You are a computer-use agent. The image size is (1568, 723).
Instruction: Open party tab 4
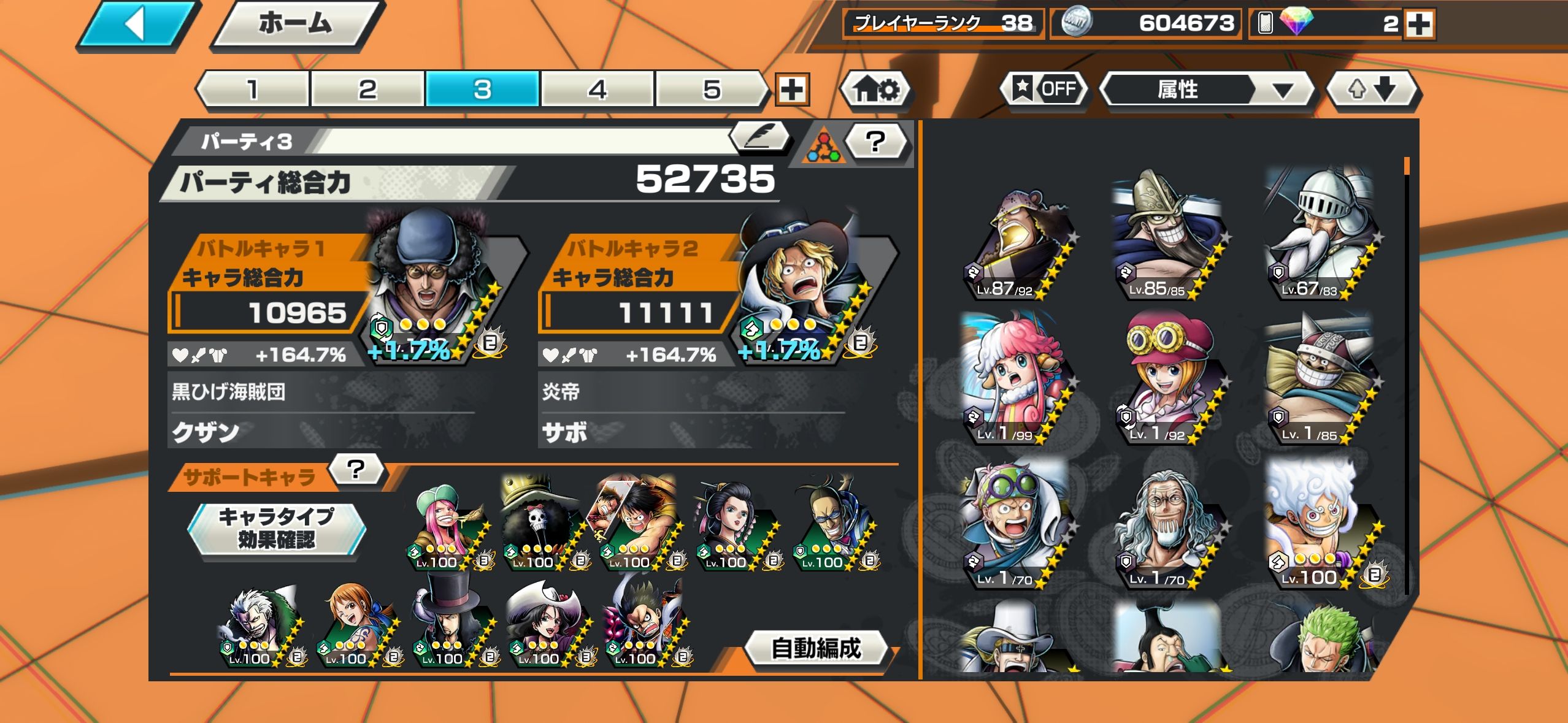[598, 90]
